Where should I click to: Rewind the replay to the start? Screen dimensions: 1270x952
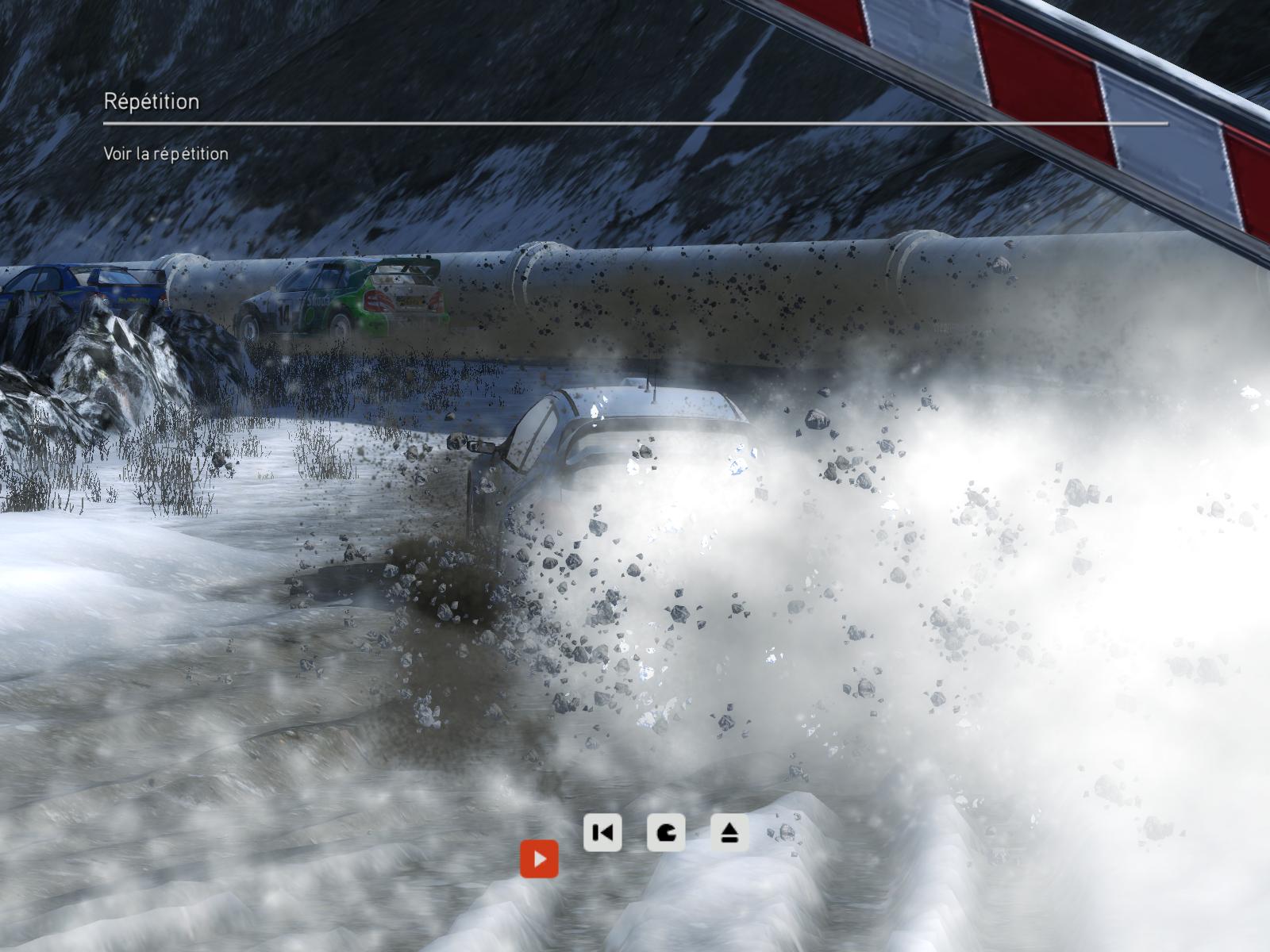click(x=602, y=833)
